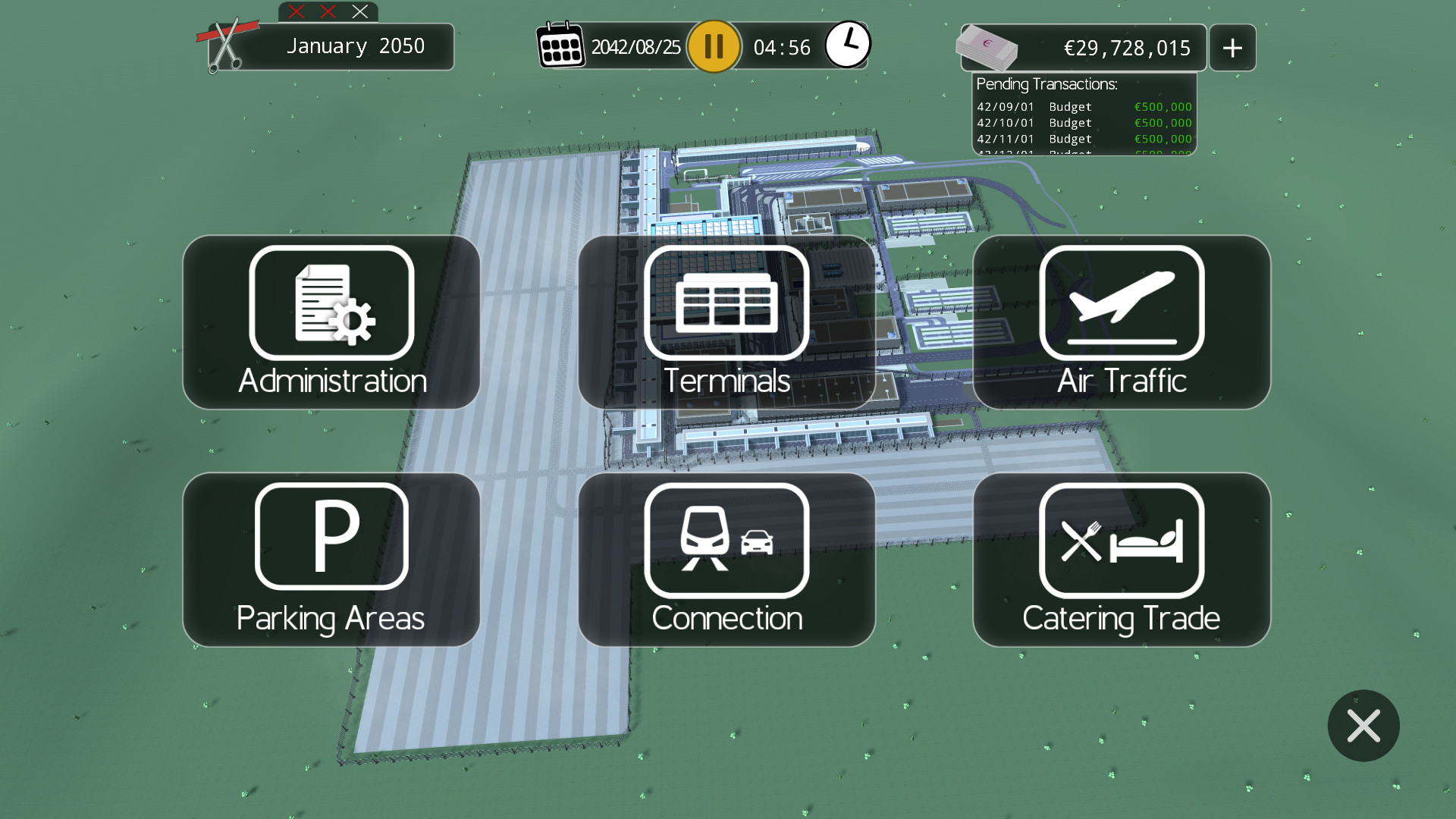Open the Terminals panel

[x=726, y=322]
